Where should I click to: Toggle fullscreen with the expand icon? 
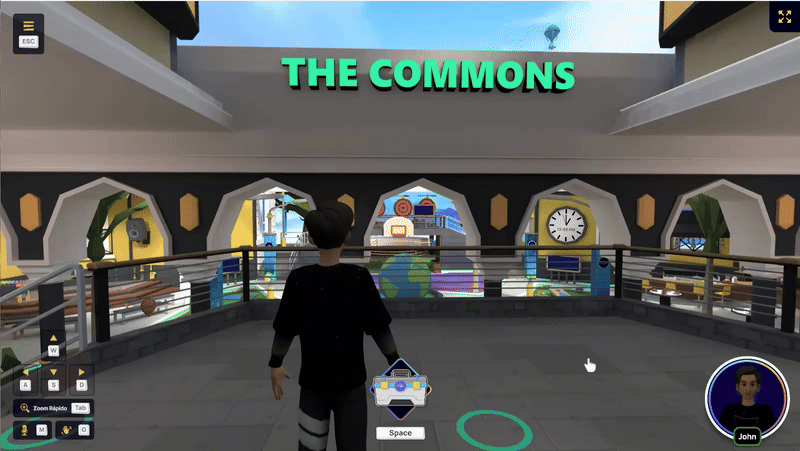pyautogui.click(x=783, y=17)
